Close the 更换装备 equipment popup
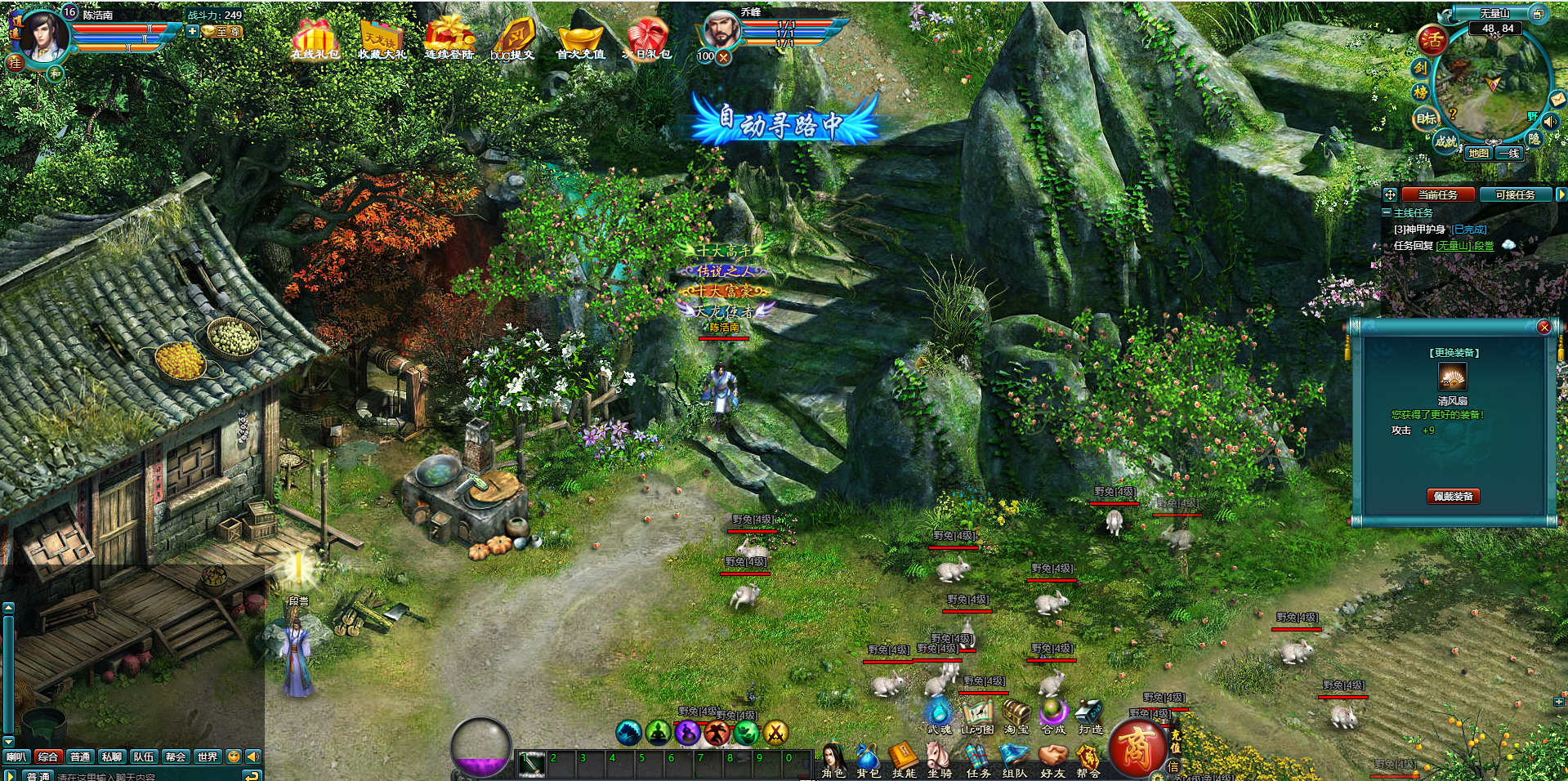Screen dimensions: 1568x781 [1543, 327]
